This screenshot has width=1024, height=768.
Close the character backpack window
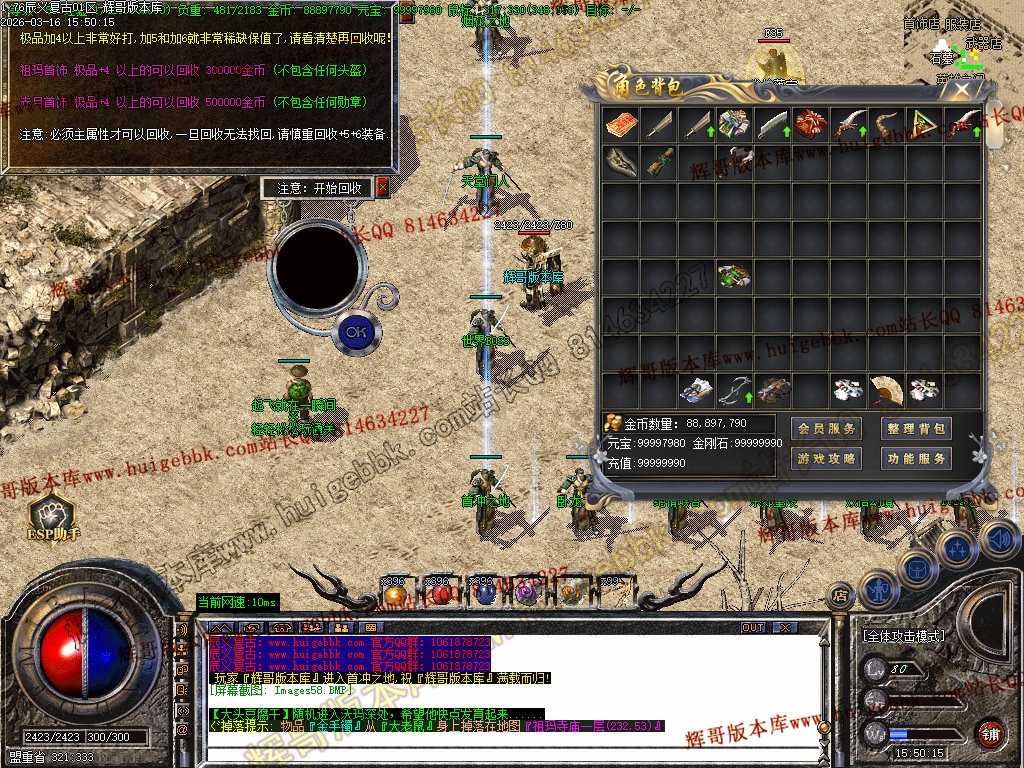click(x=962, y=88)
